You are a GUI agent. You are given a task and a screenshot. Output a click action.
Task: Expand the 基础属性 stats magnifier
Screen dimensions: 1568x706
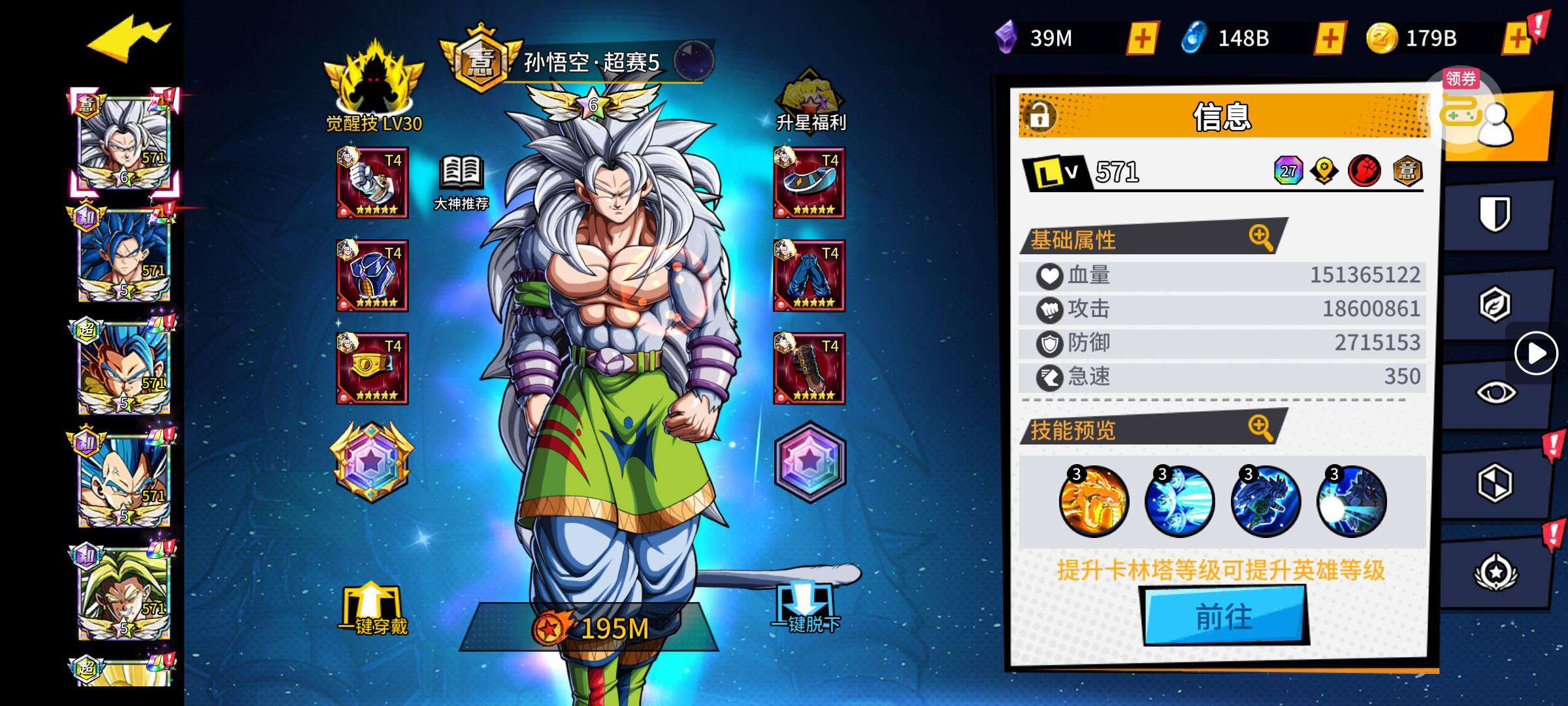click(1260, 237)
